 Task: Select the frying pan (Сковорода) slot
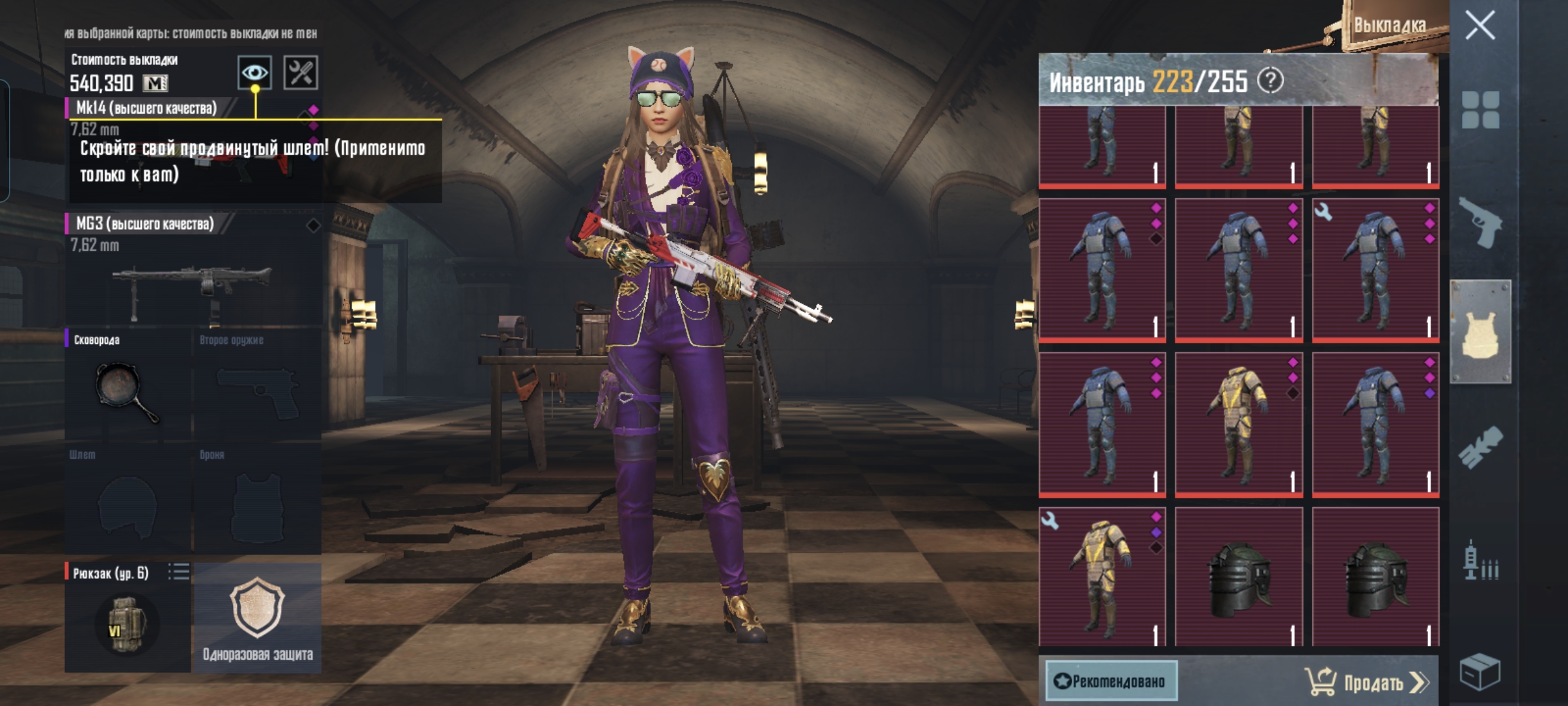pos(127,385)
